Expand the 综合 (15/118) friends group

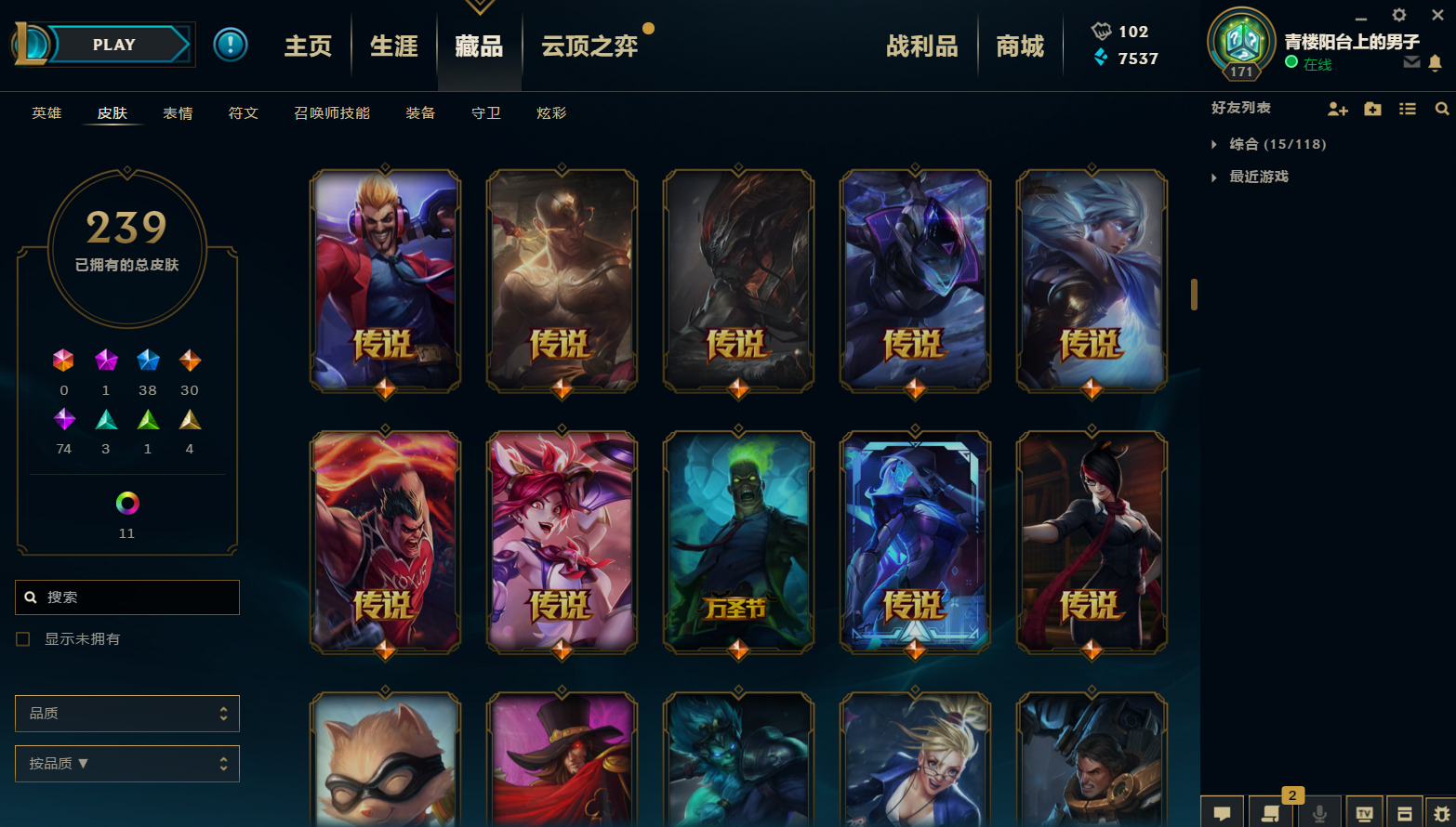tap(1270, 144)
